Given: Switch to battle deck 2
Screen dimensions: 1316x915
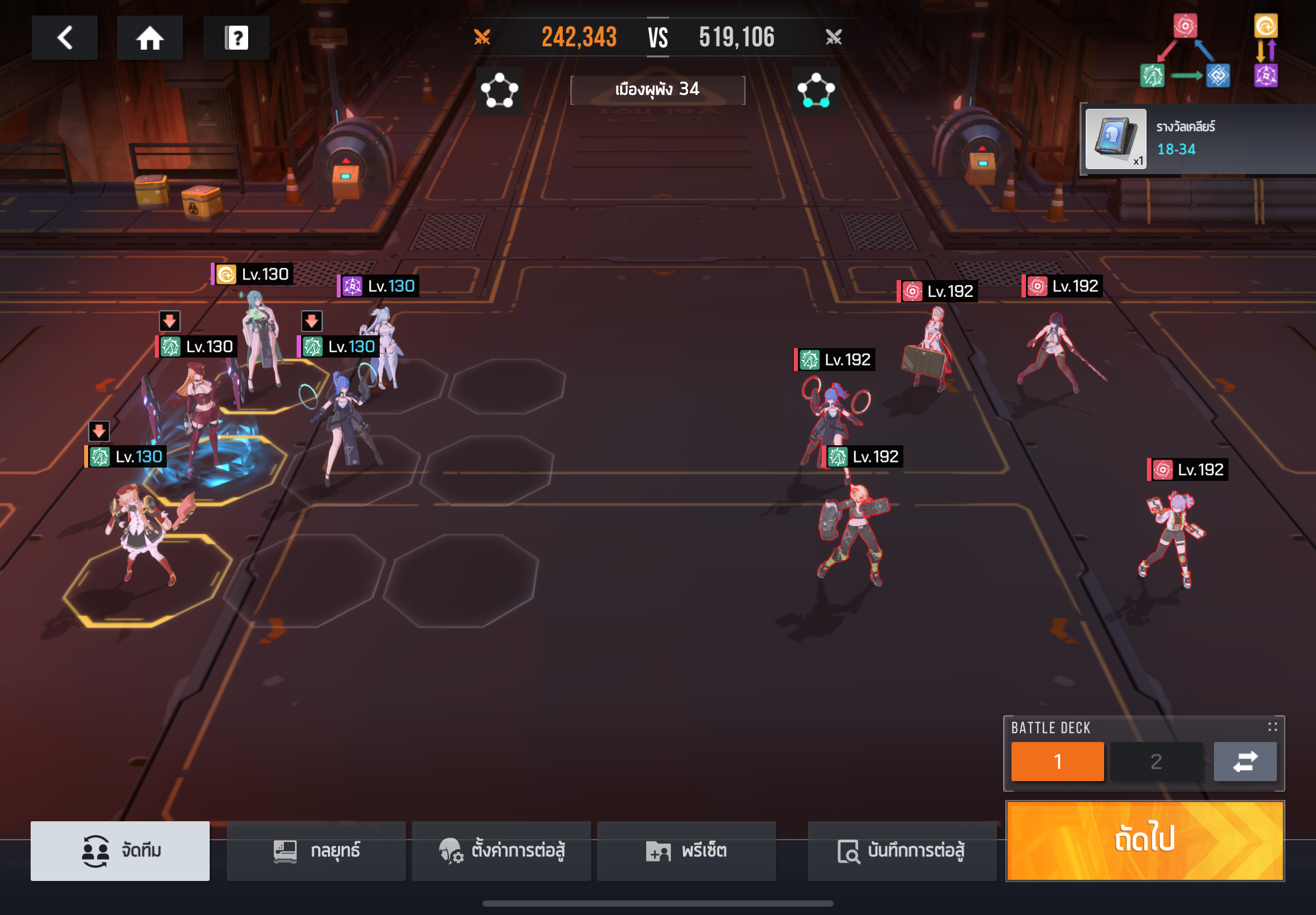Looking at the screenshot, I should 1155,761.
